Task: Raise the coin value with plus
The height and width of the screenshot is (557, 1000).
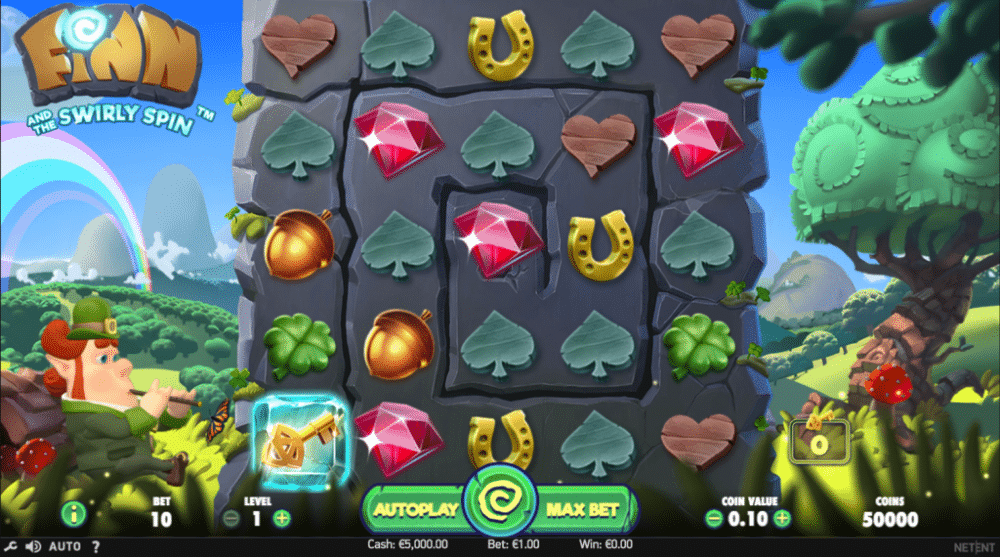Action: tap(781, 518)
